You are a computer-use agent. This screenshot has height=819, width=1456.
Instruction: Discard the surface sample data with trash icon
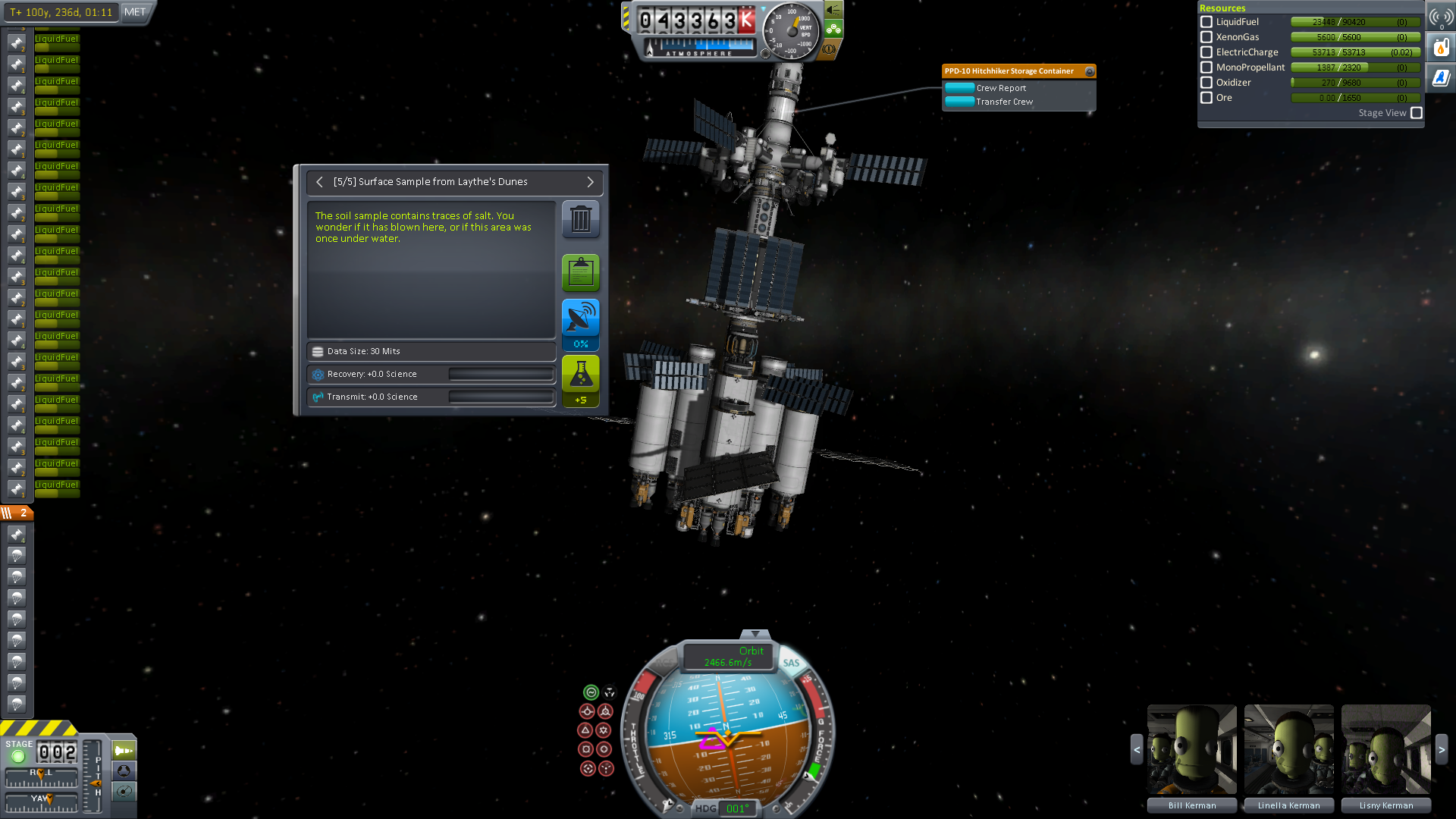coord(580,219)
